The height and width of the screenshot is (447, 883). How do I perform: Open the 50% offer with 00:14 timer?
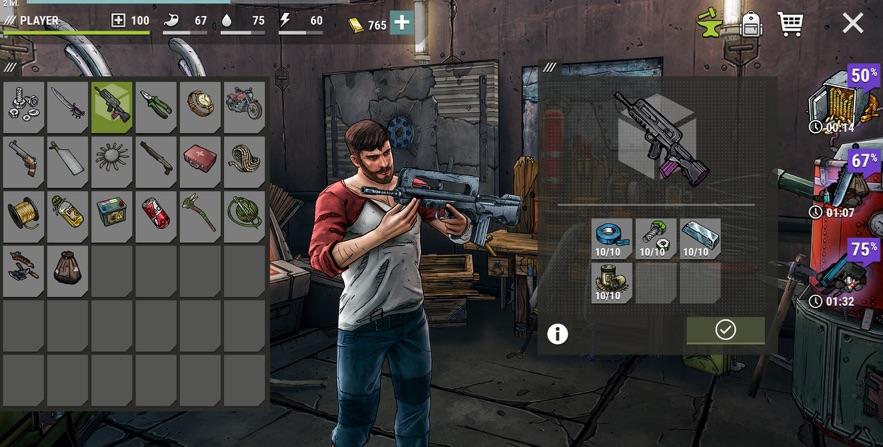point(845,100)
